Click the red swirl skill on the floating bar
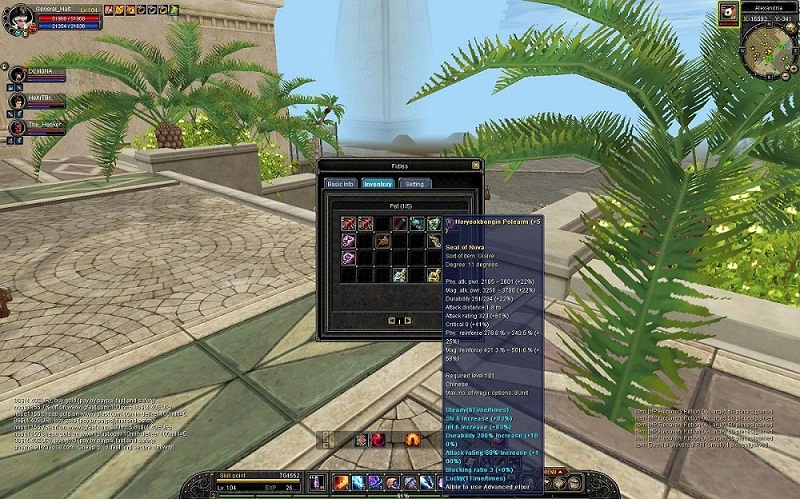The width and height of the screenshot is (800, 499). (x=378, y=439)
